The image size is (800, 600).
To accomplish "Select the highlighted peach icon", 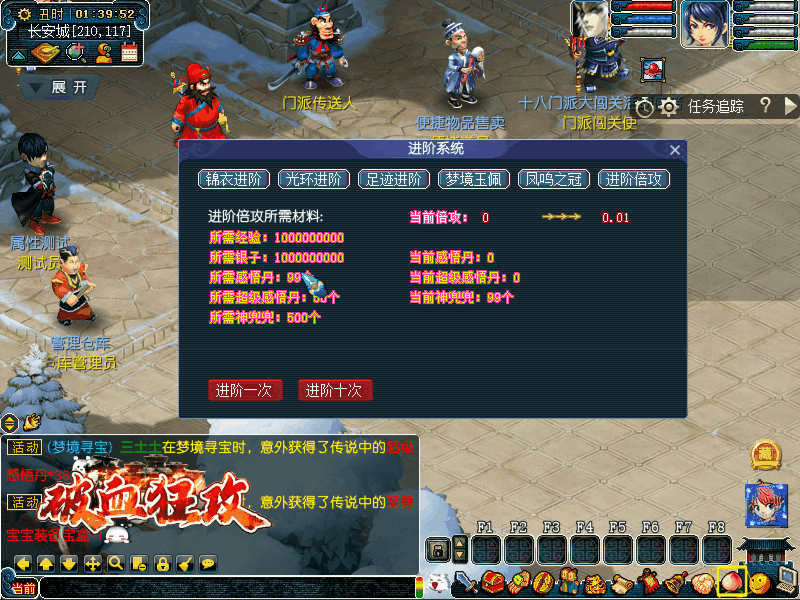I will [732, 580].
